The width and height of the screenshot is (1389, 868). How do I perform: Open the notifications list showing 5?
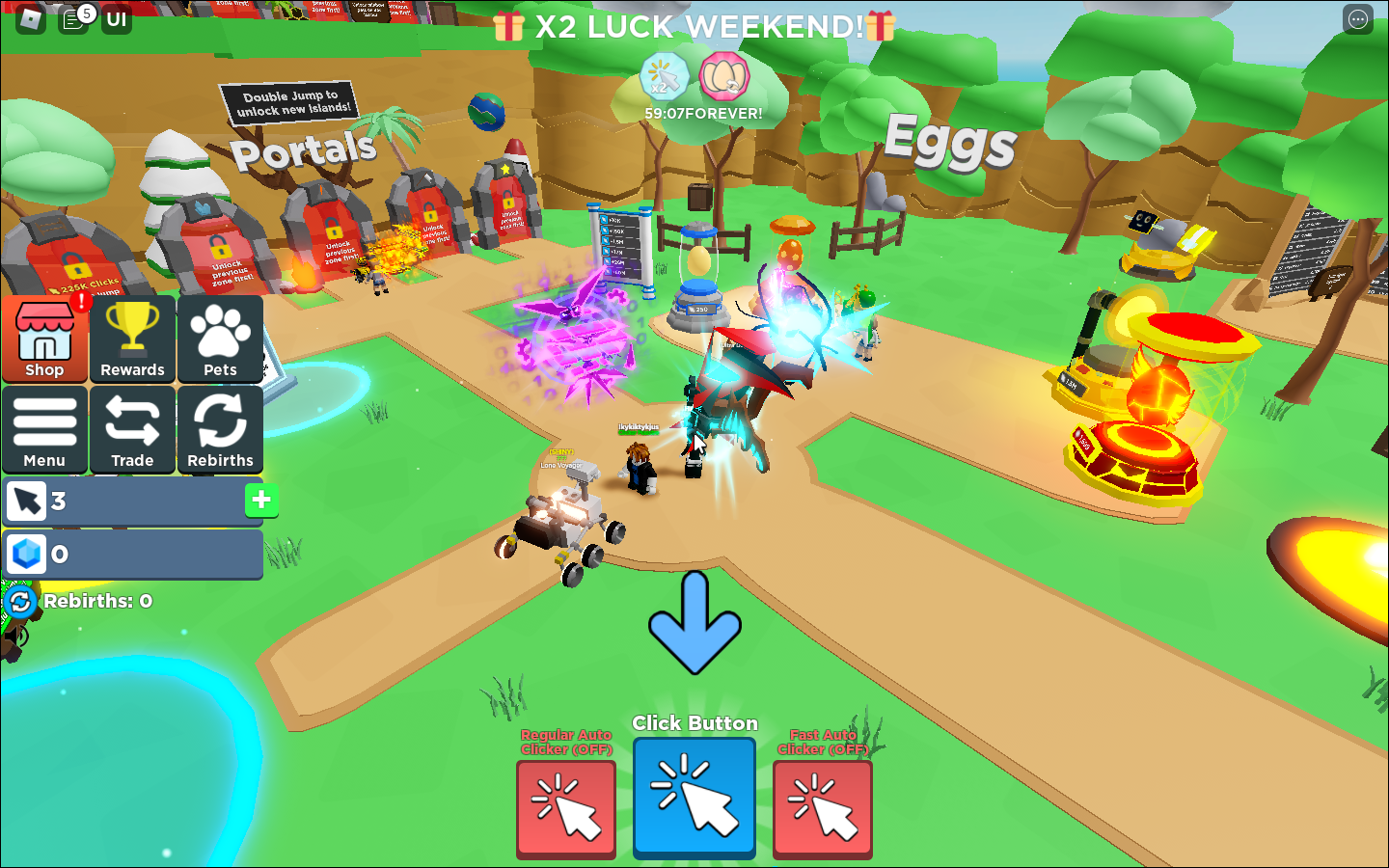(x=74, y=18)
